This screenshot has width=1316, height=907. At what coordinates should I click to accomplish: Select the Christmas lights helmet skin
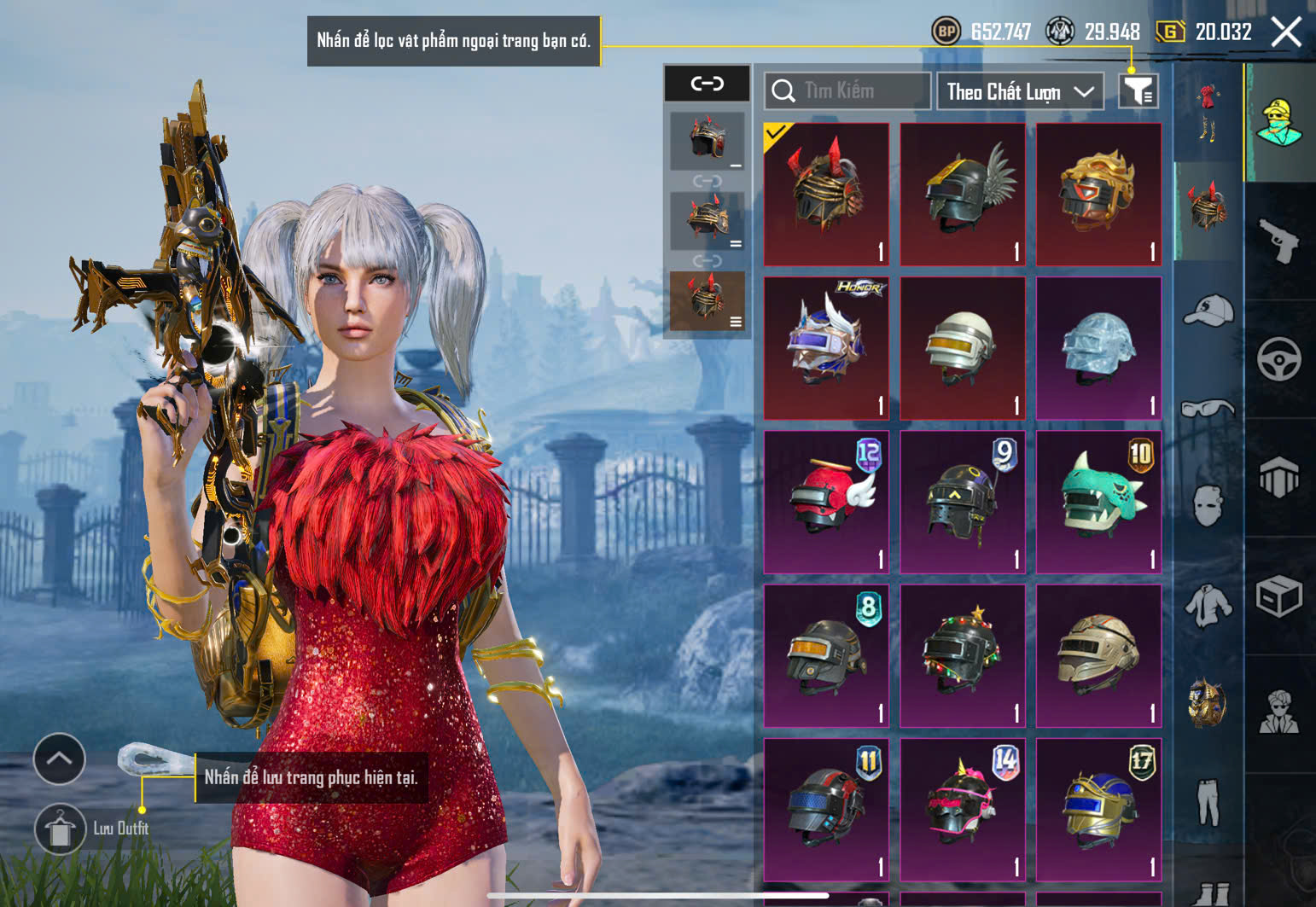click(x=963, y=655)
